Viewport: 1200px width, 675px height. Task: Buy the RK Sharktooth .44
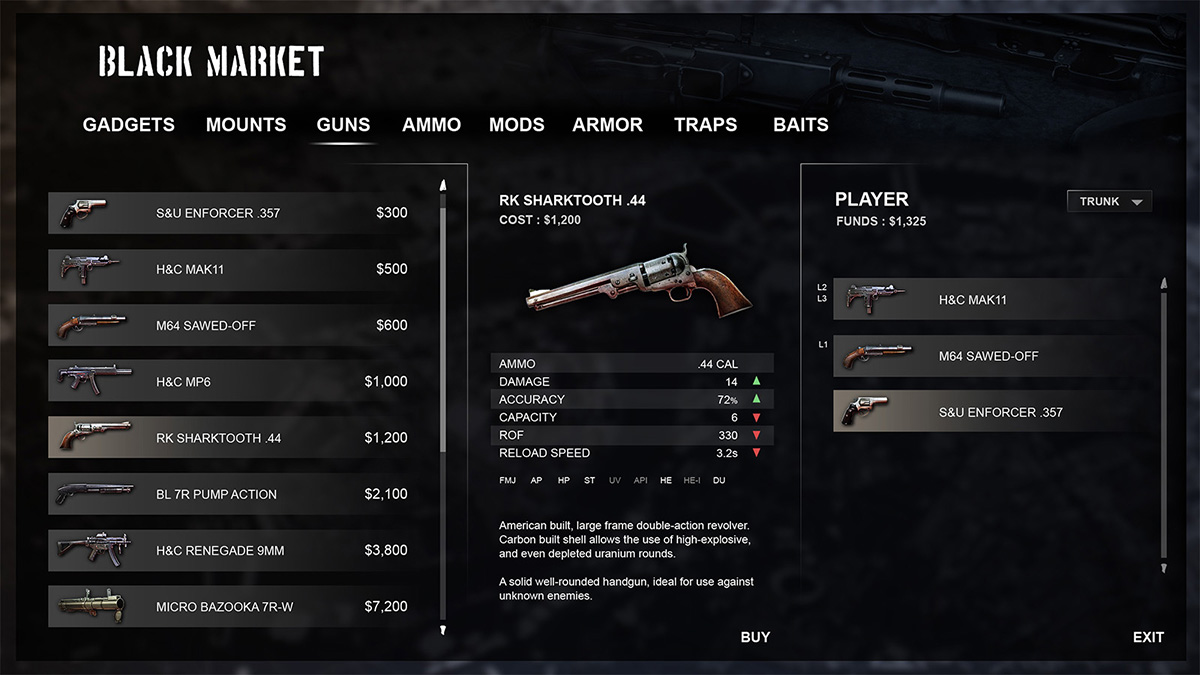[755, 637]
